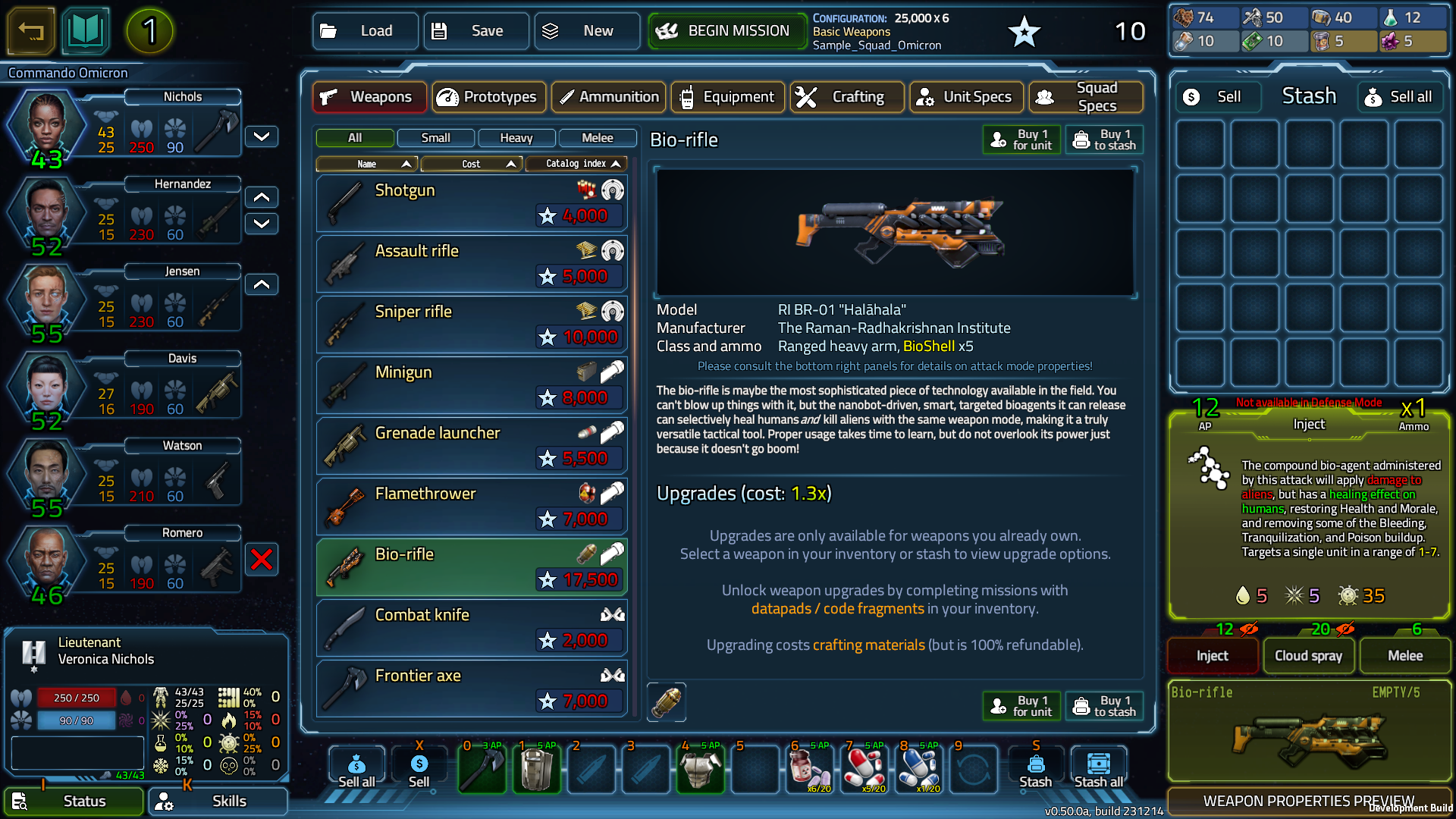
Task: Click the BioShell ammo icon below weapon description
Action: coord(666,702)
